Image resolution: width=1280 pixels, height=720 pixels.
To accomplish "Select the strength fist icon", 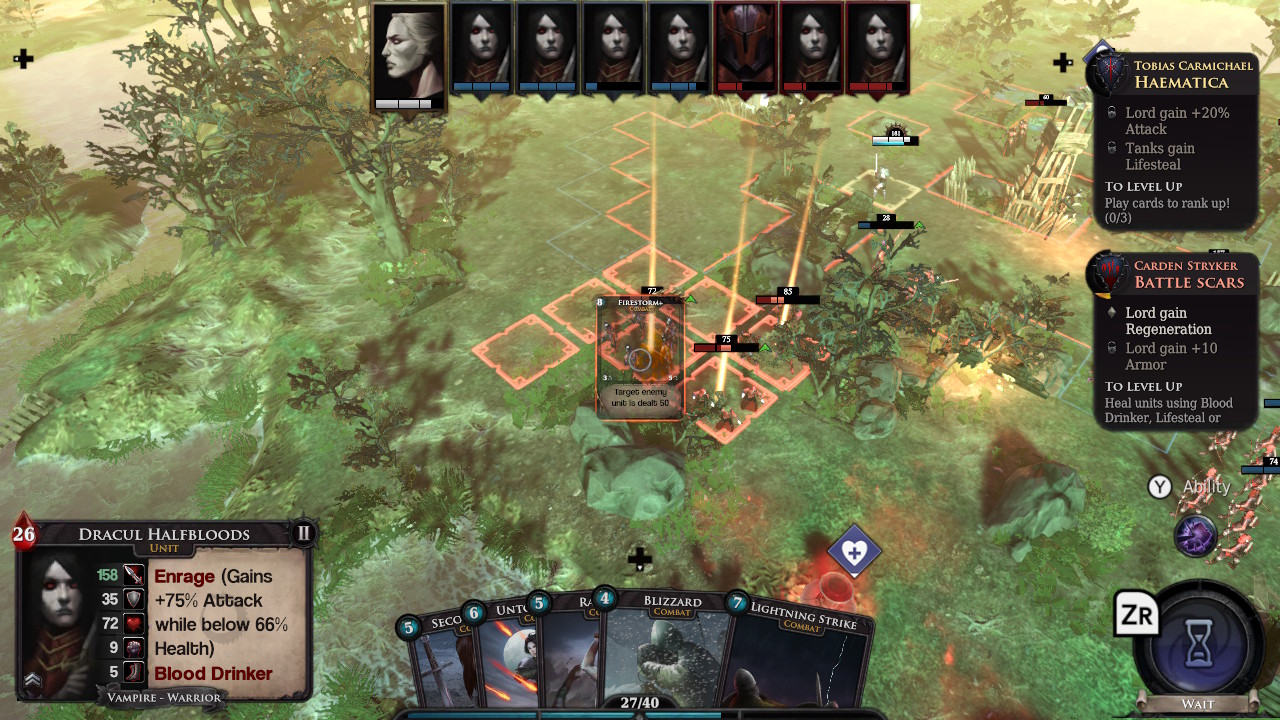I will pos(133,647).
